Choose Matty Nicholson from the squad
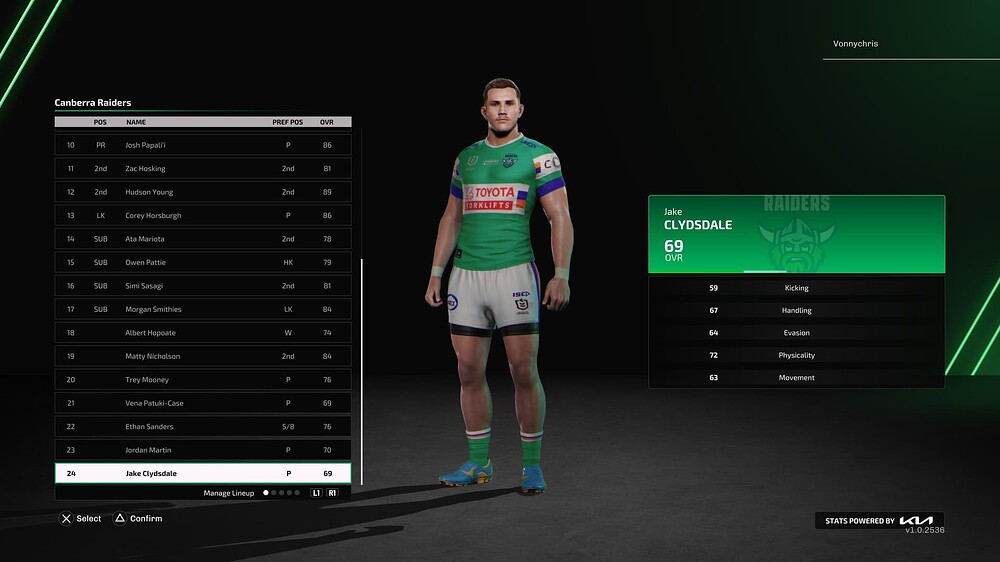 202,356
